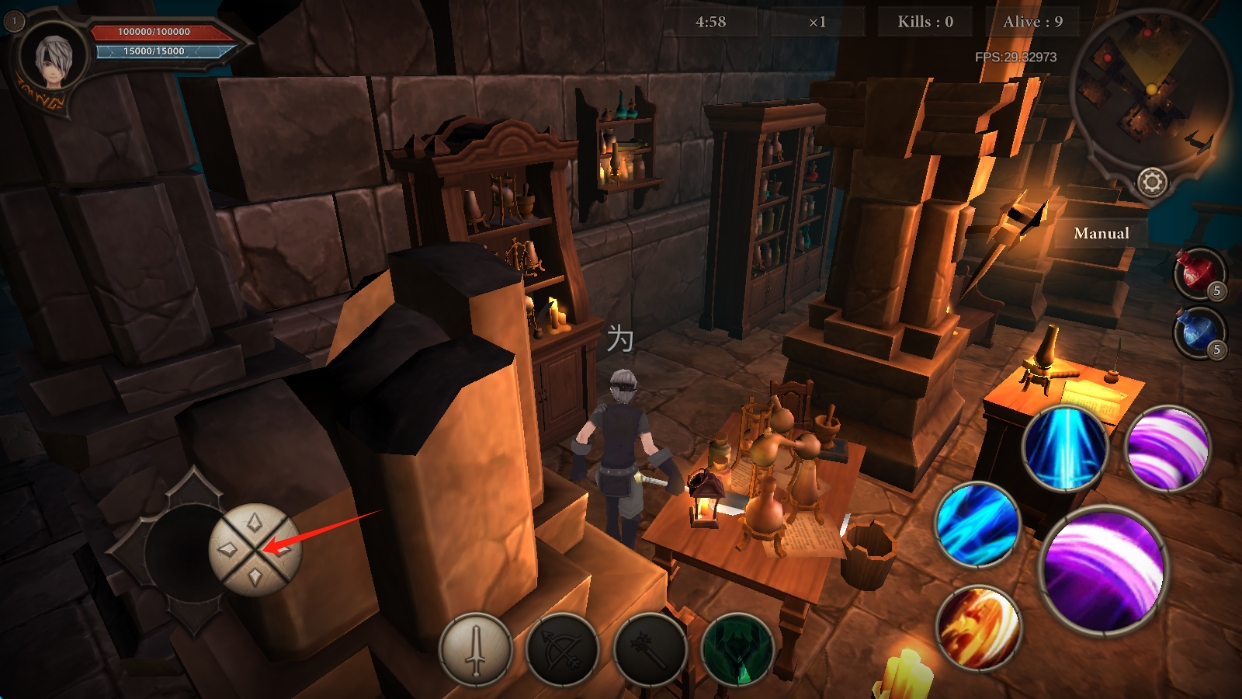
Task: Tap the four-arrow movement joystick knob
Action: point(255,550)
